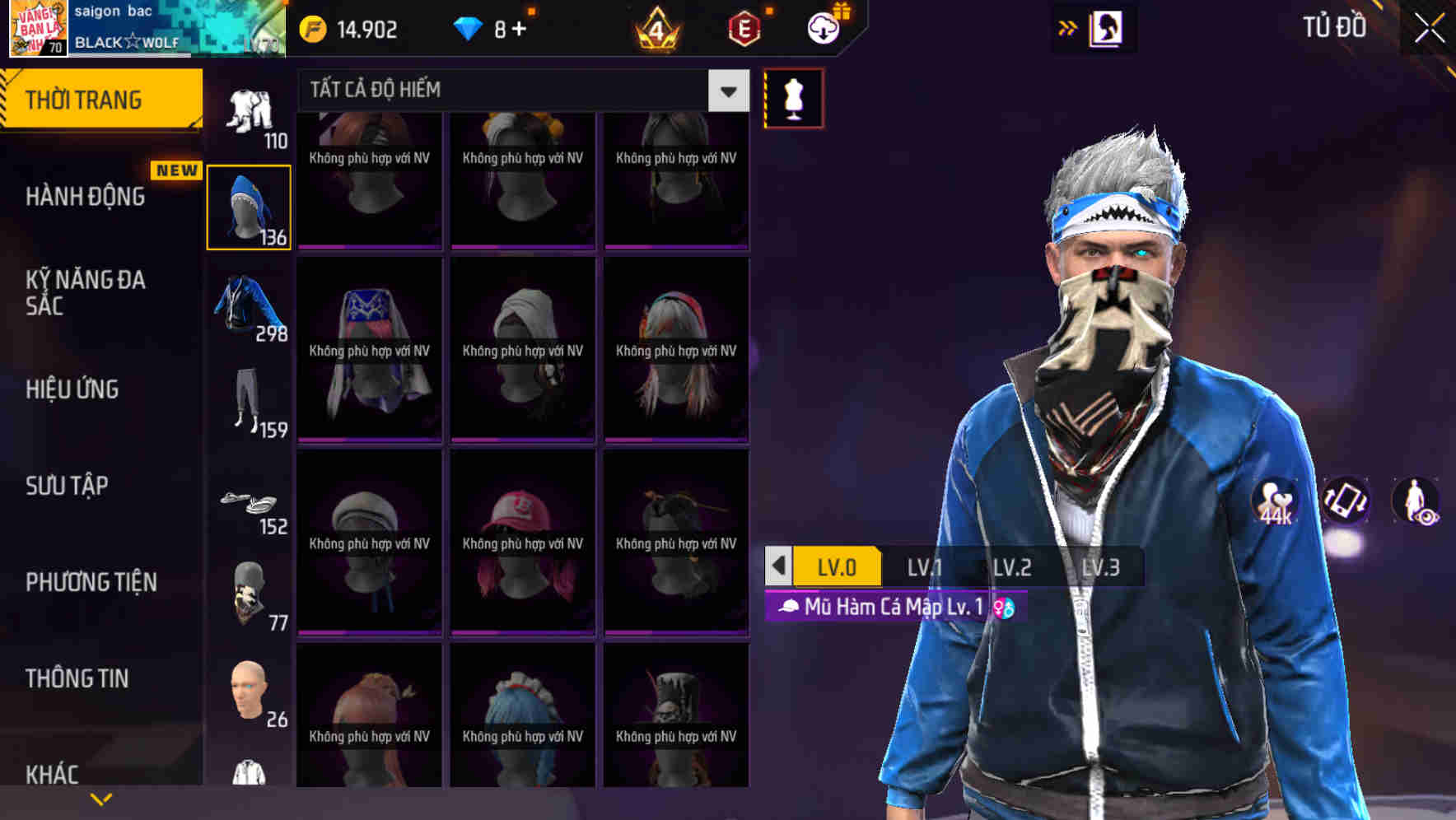
Task: Open the cloud download gift icon
Action: (824, 28)
